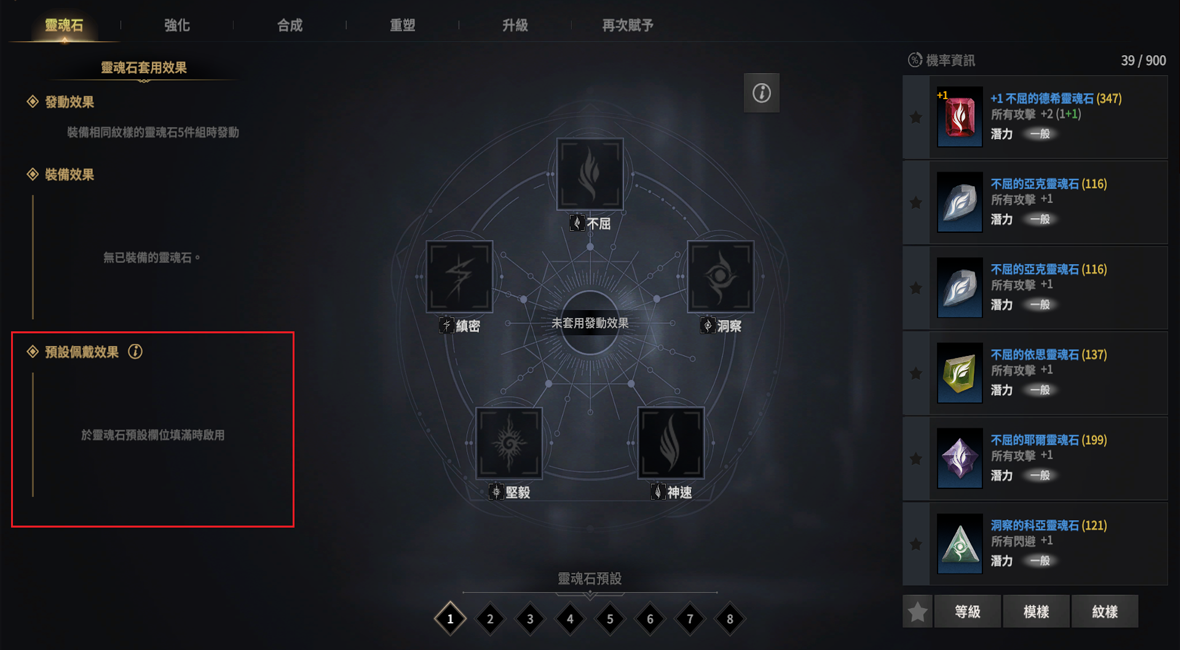Pick the green 不屈的依思靈魂石 entry
This screenshot has height=650, width=1180.
(x=1035, y=373)
